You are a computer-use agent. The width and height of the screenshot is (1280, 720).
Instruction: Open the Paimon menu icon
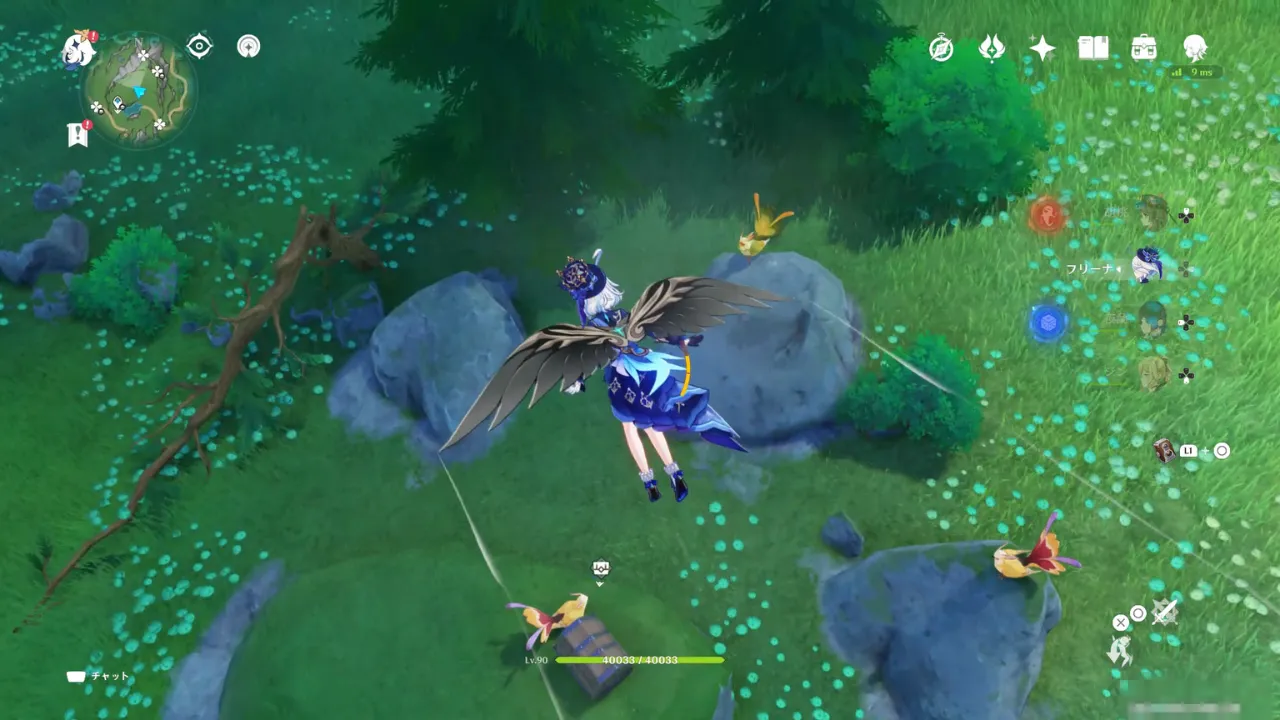click(76, 49)
